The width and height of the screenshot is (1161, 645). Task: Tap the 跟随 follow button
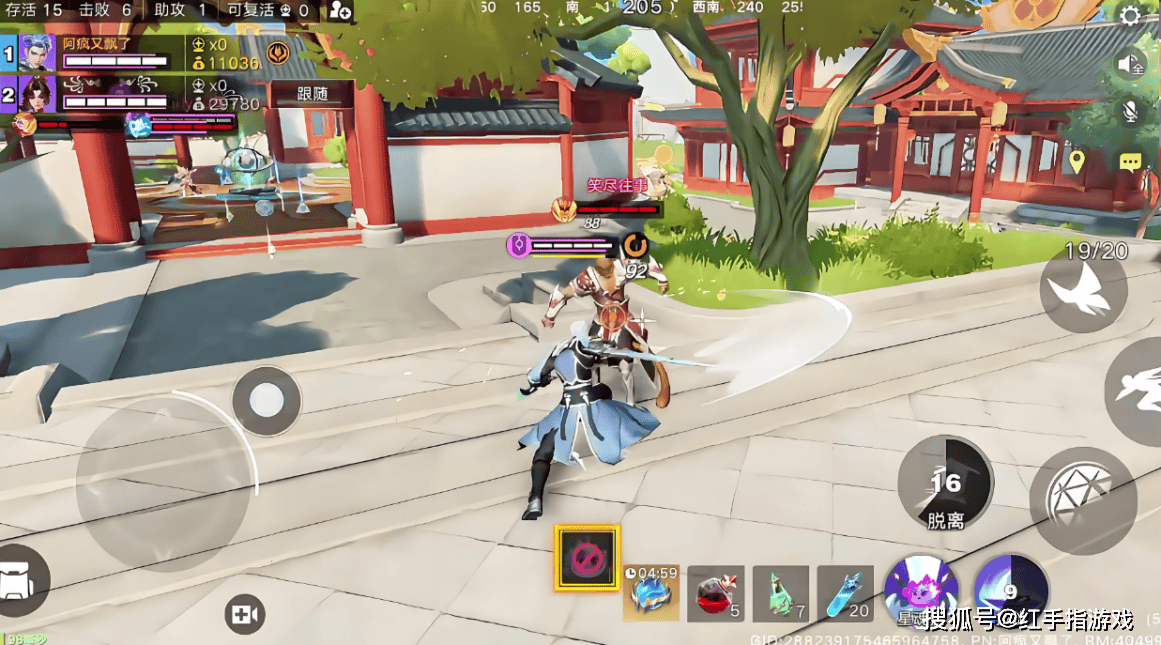[312, 94]
